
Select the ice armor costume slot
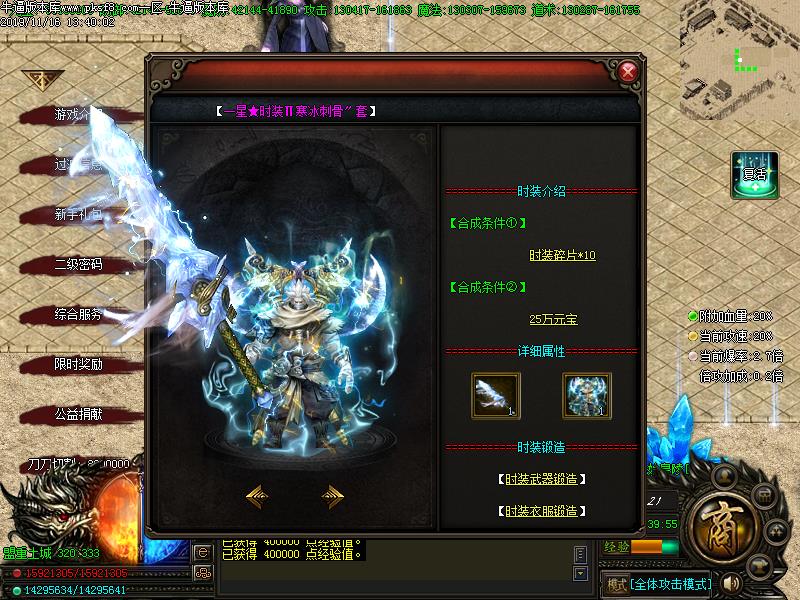[x=586, y=394]
